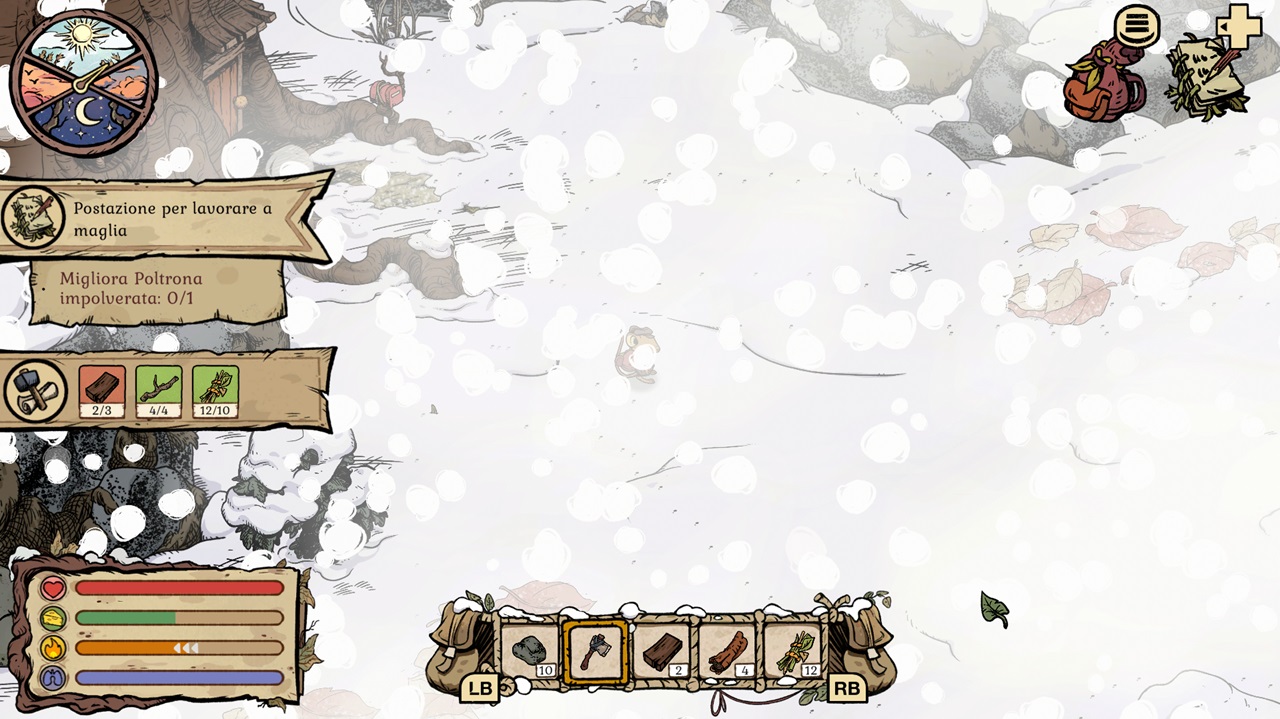Click the hammer and scroll crafting icon
The height and width of the screenshot is (719, 1280).
pyautogui.click(x=36, y=391)
